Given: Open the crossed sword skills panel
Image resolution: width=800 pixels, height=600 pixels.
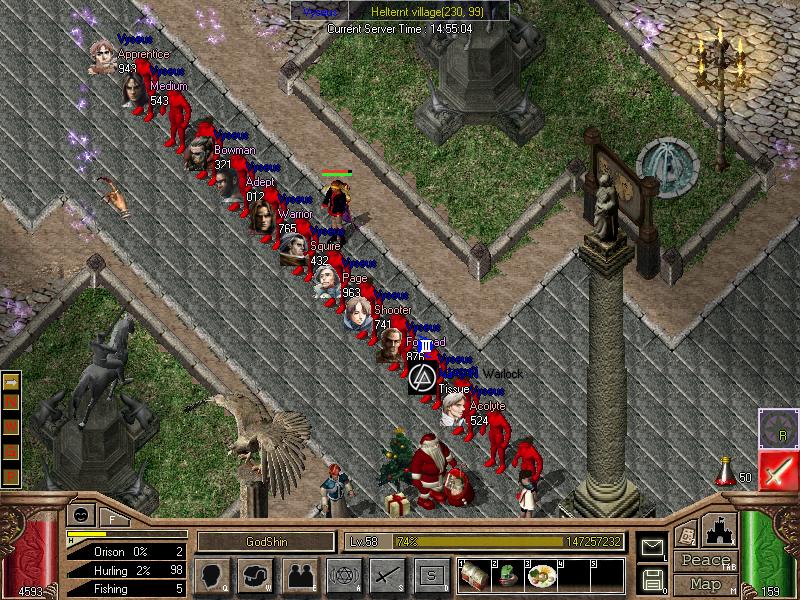Looking at the screenshot, I should (x=387, y=575).
